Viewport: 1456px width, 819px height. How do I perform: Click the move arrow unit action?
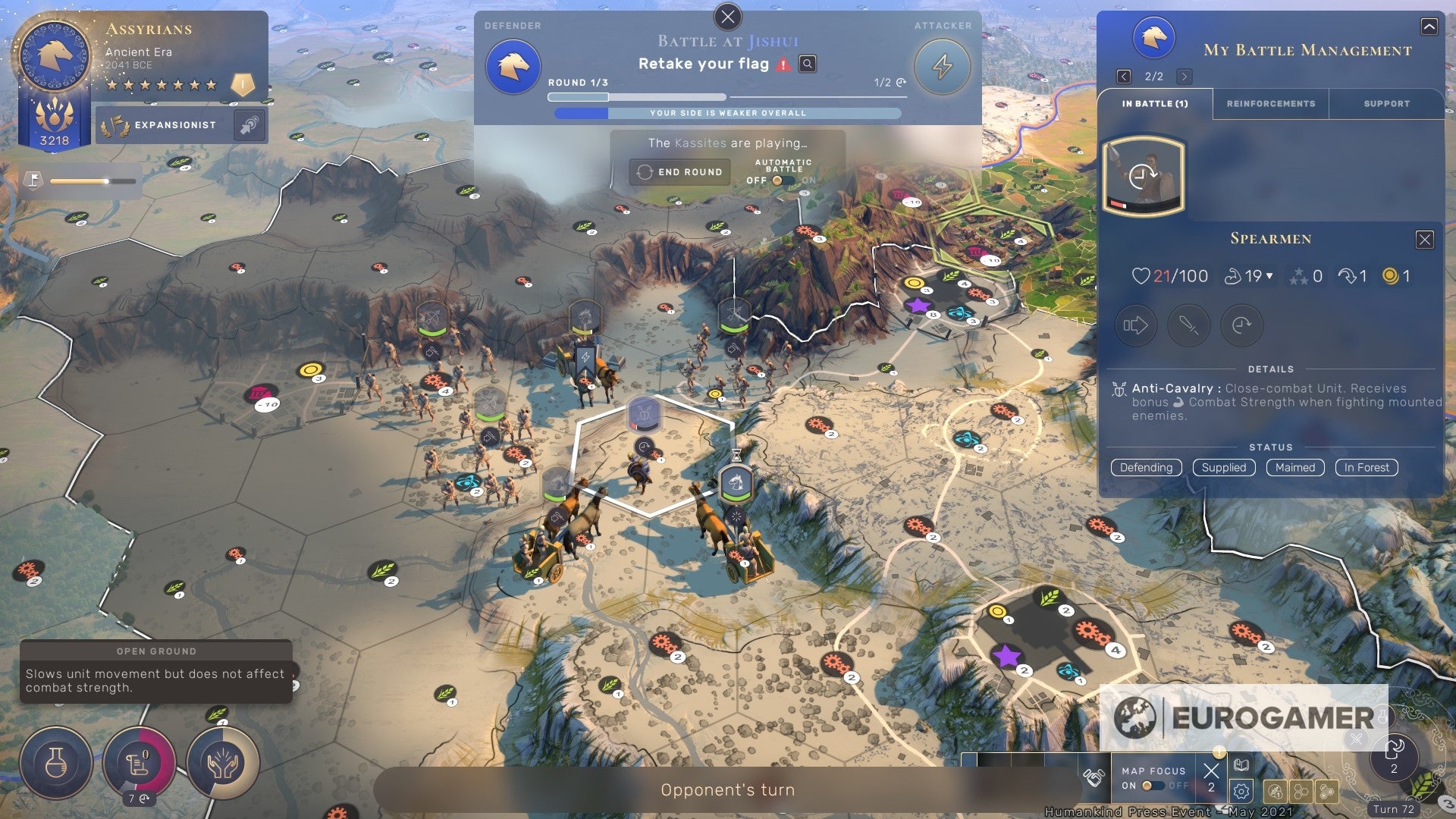click(x=1135, y=325)
